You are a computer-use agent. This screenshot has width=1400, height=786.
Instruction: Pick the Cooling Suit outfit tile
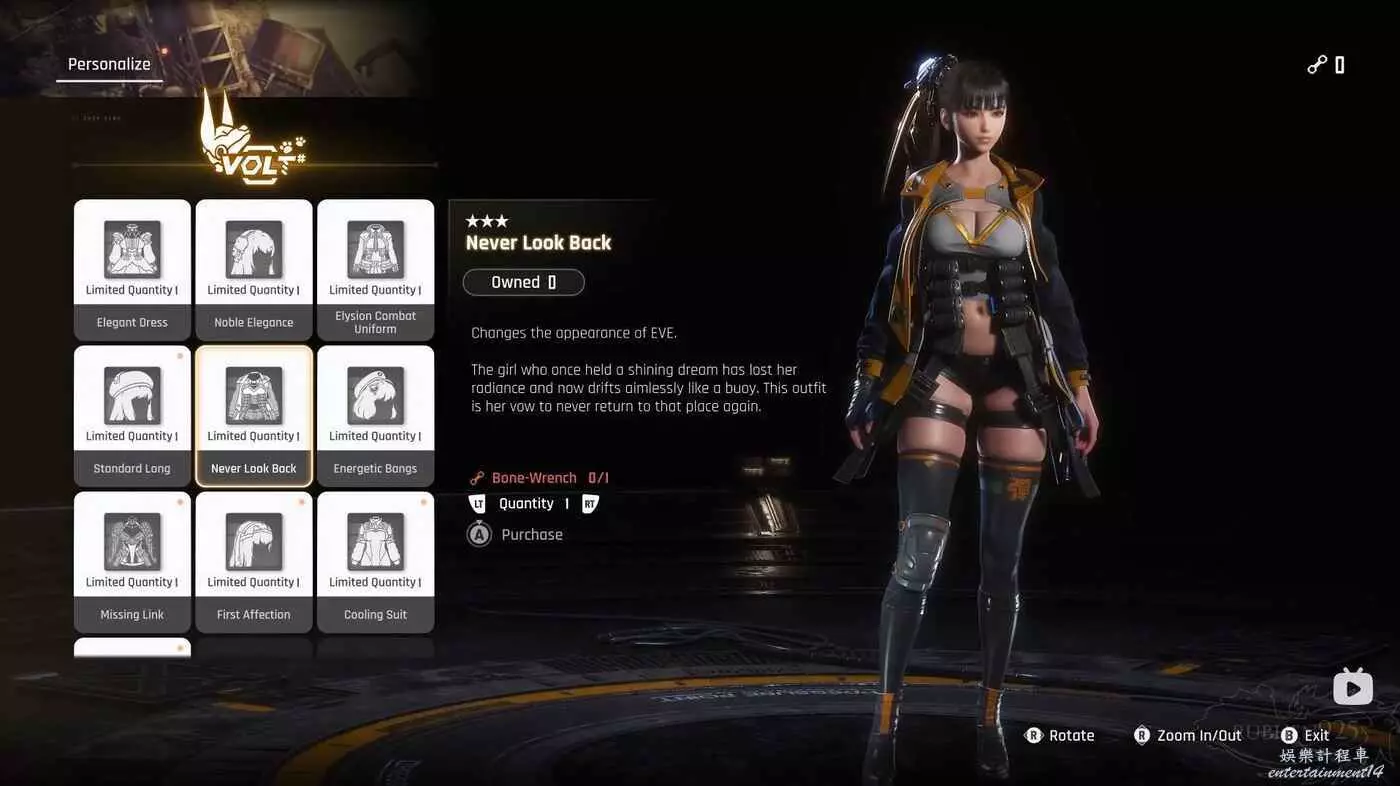(375, 562)
